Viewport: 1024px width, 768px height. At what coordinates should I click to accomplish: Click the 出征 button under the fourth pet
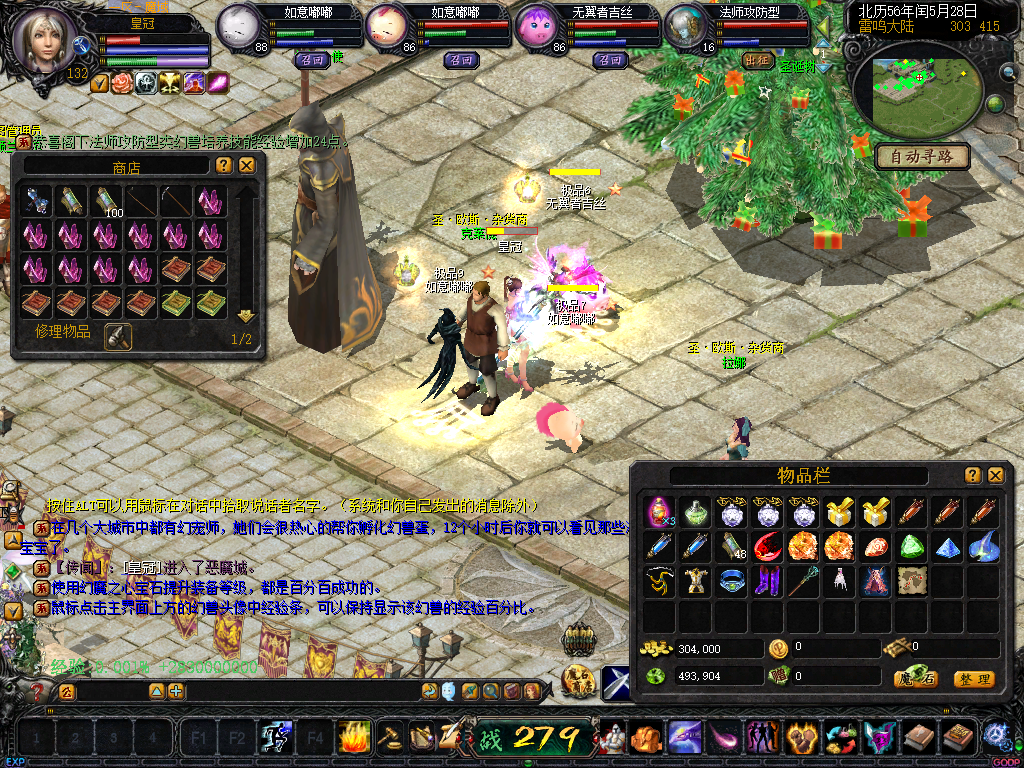pos(759,60)
